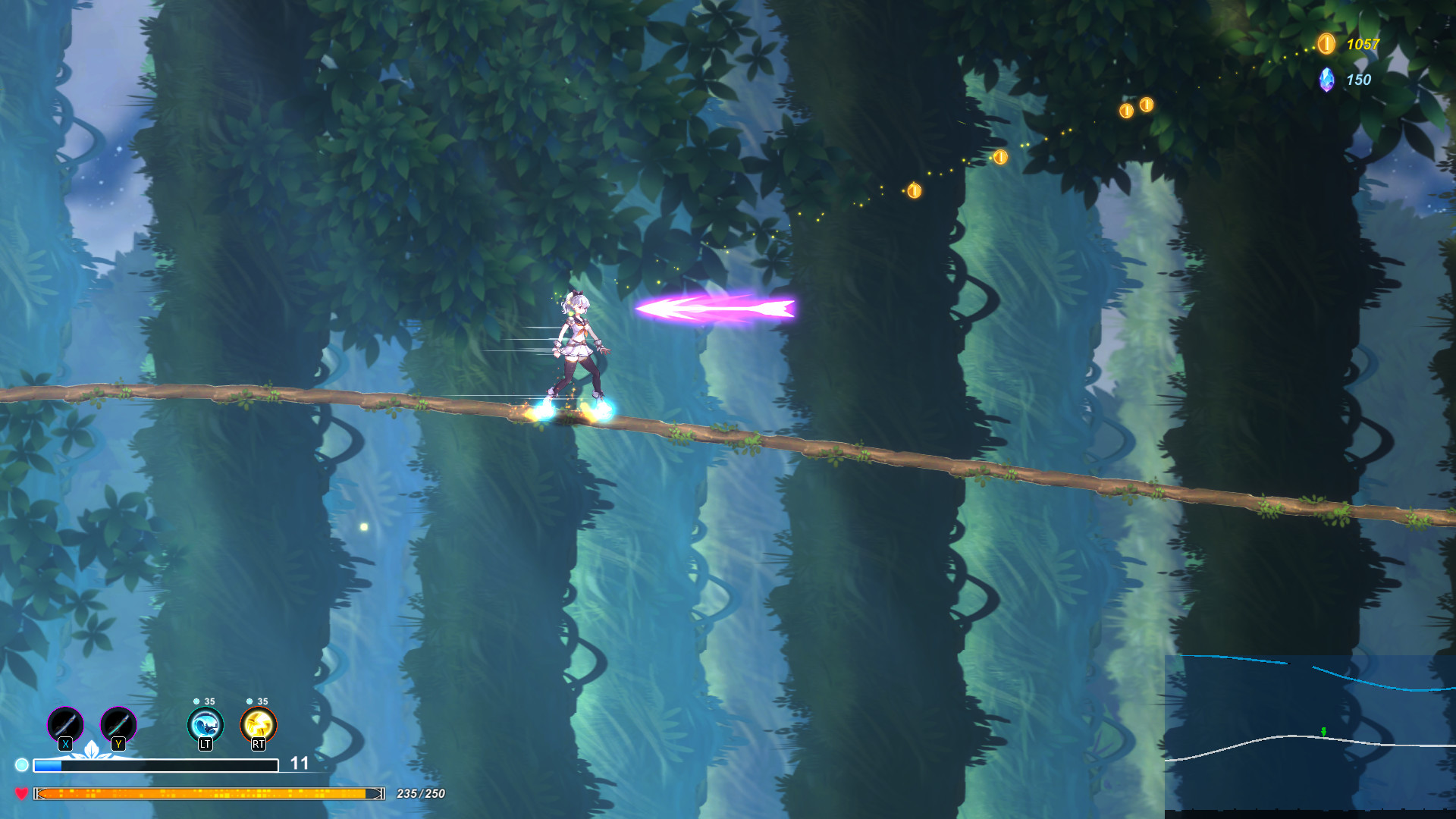Click the blue orb icon beside the mana bar
Viewport: 1456px width, 819px height.
point(23,764)
